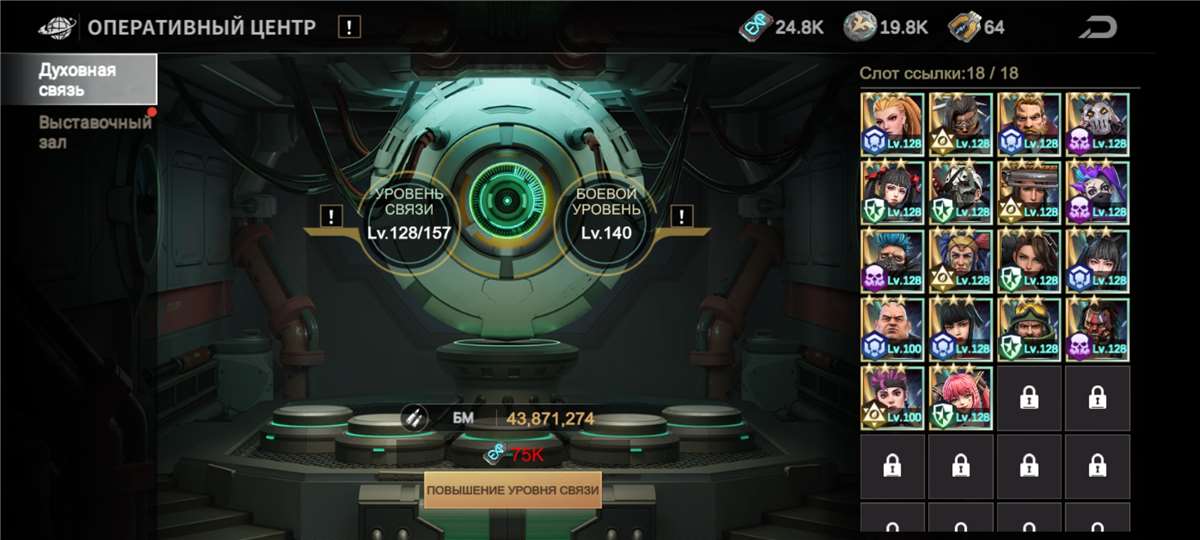
Task: Pick the bearded blond man portrait
Action: (x=1029, y=124)
